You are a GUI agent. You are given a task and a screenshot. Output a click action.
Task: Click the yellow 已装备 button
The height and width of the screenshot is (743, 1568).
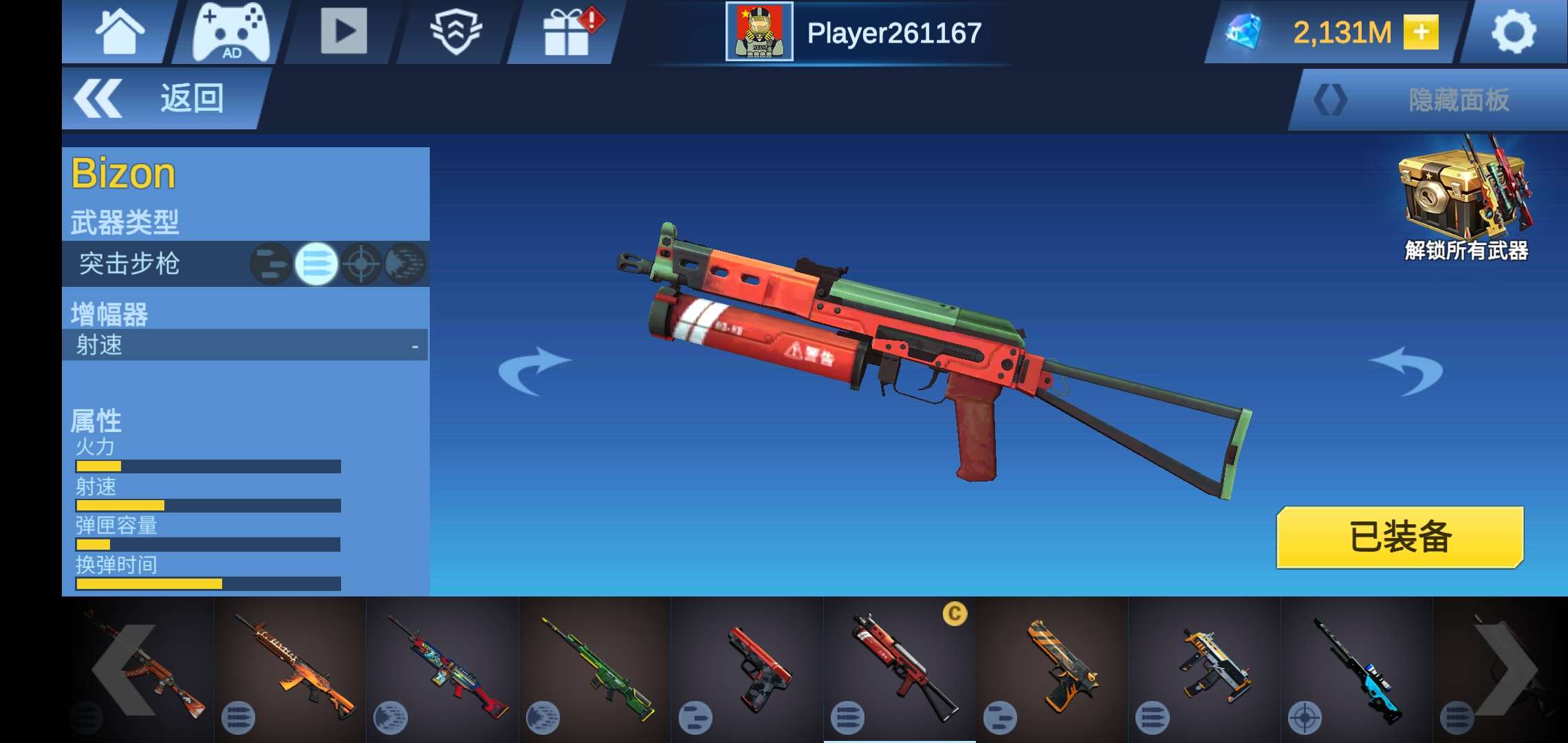(1400, 537)
